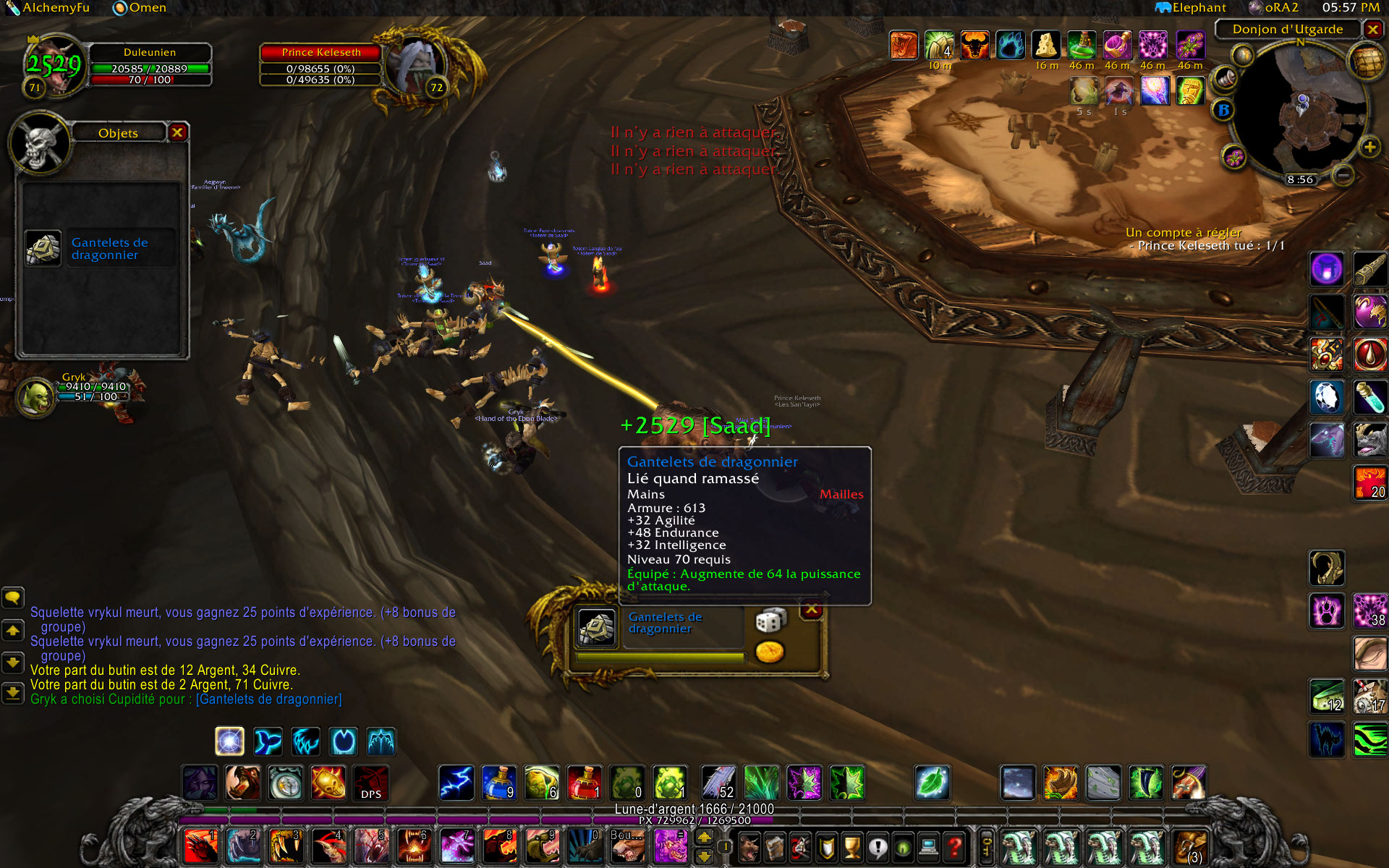
Task: Zoom out the minimap
Action: [1343, 174]
